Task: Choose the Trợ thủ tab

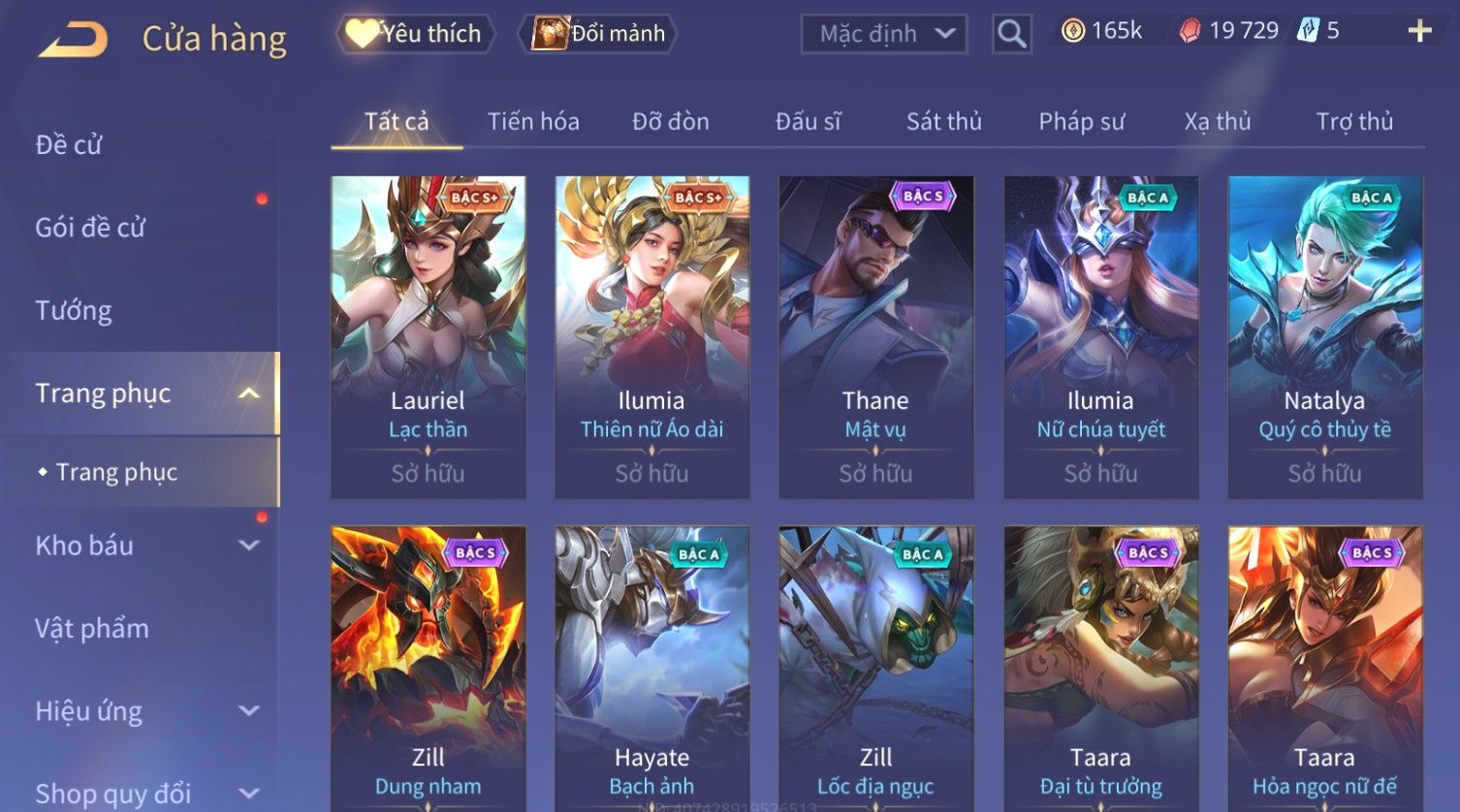Action: point(1354,122)
